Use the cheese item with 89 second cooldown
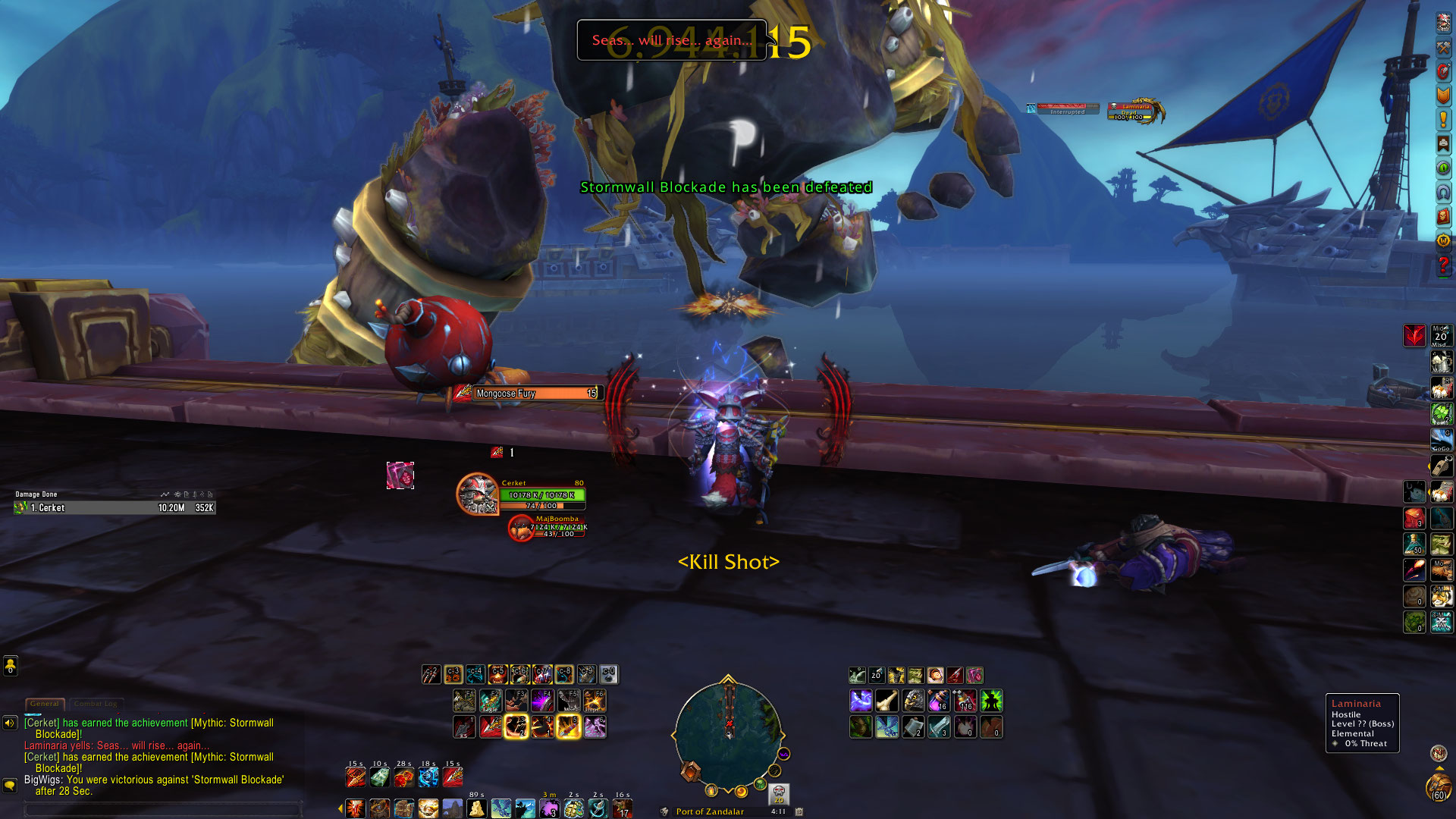1456x819 pixels. 476,808
